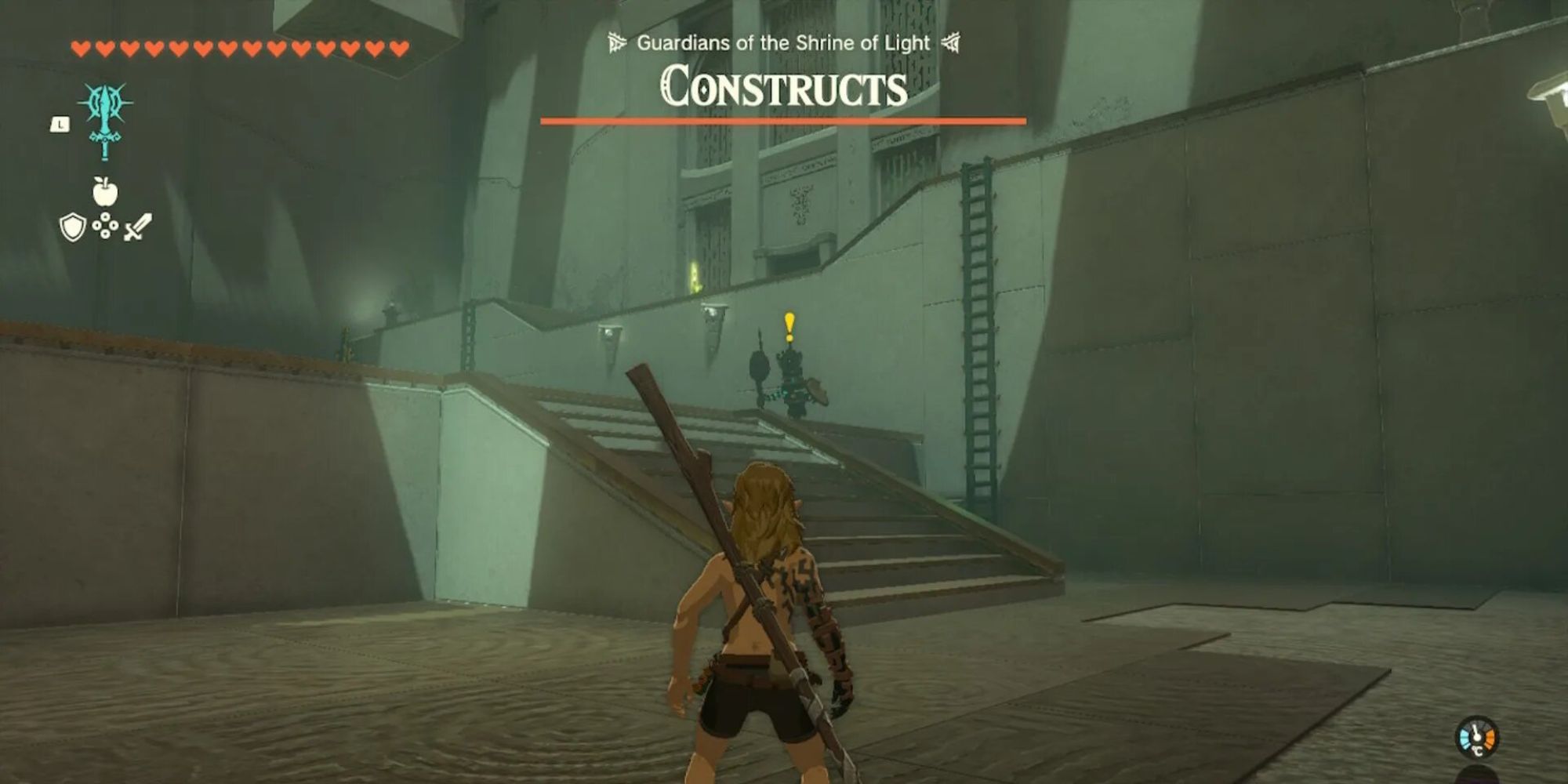Open the sword weapon quick-select icon
Image resolution: width=1568 pixels, height=784 pixels.
[137, 227]
